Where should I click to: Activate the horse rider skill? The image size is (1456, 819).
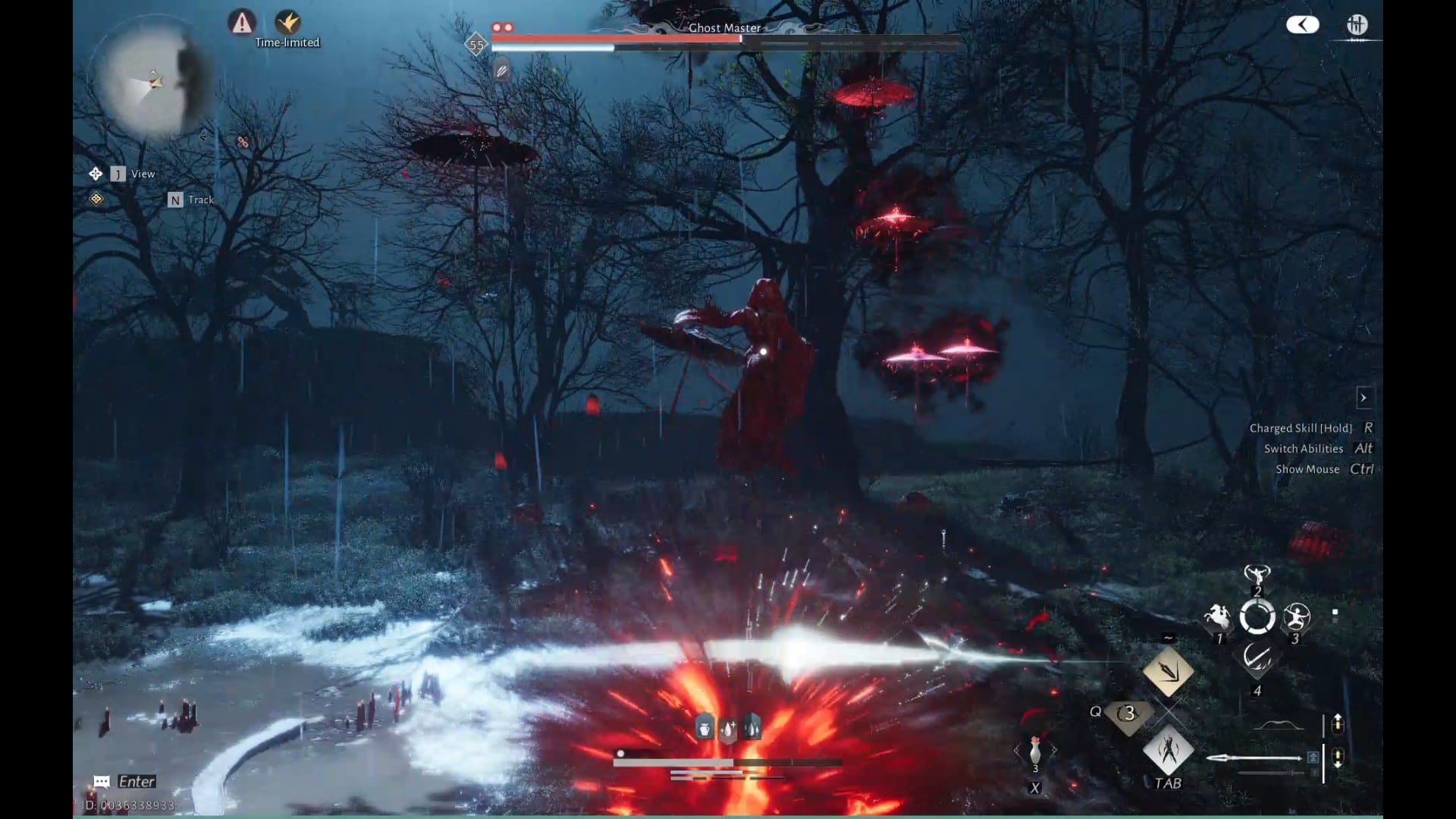pyautogui.click(x=1218, y=617)
